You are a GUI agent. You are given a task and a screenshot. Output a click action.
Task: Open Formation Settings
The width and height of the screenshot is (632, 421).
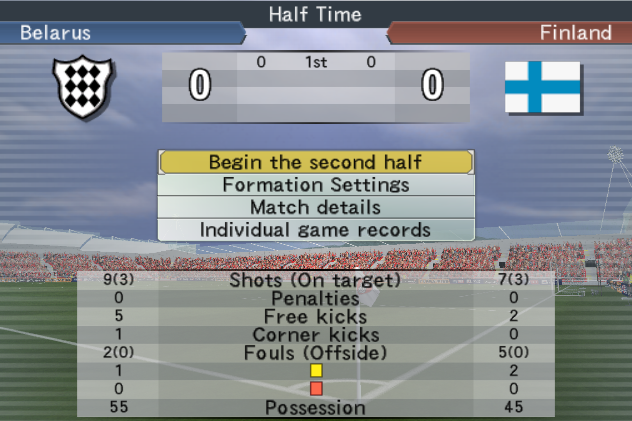pos(315,185)
